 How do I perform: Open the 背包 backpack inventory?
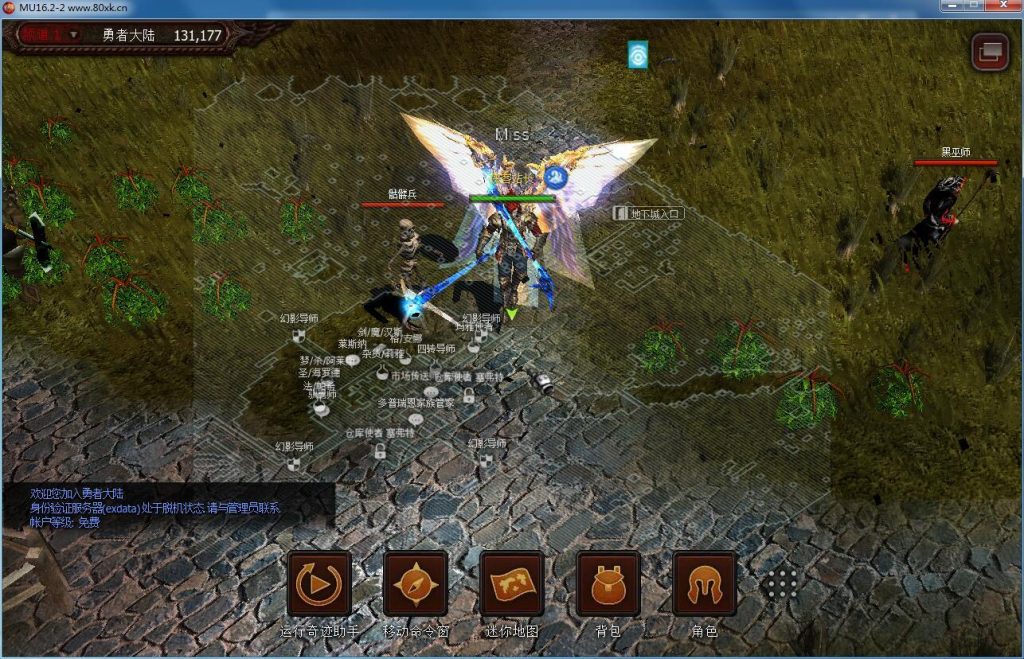[x=608, y=584]
